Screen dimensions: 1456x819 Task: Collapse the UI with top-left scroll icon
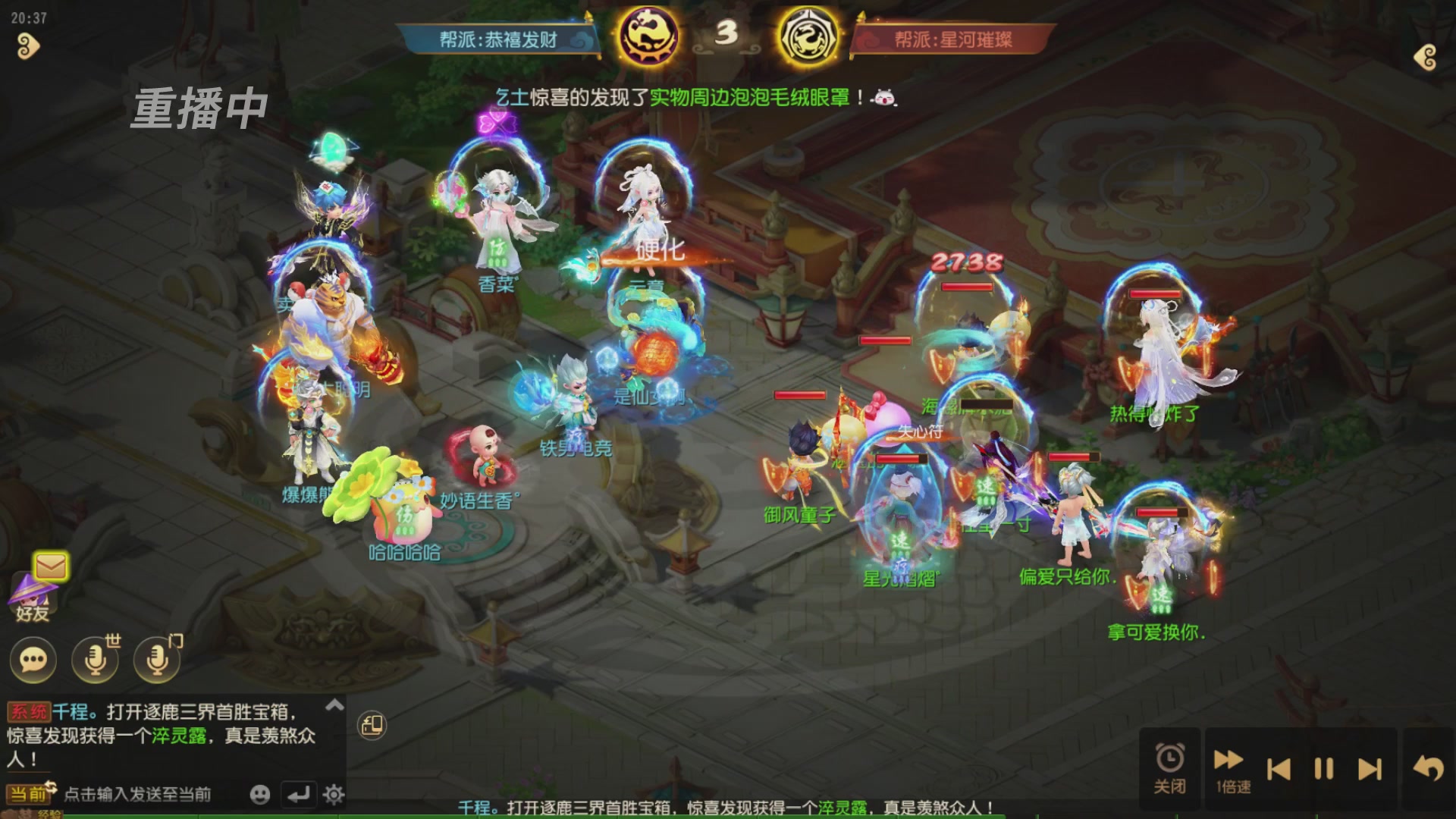pyautogui.click(x=27, y=47)
